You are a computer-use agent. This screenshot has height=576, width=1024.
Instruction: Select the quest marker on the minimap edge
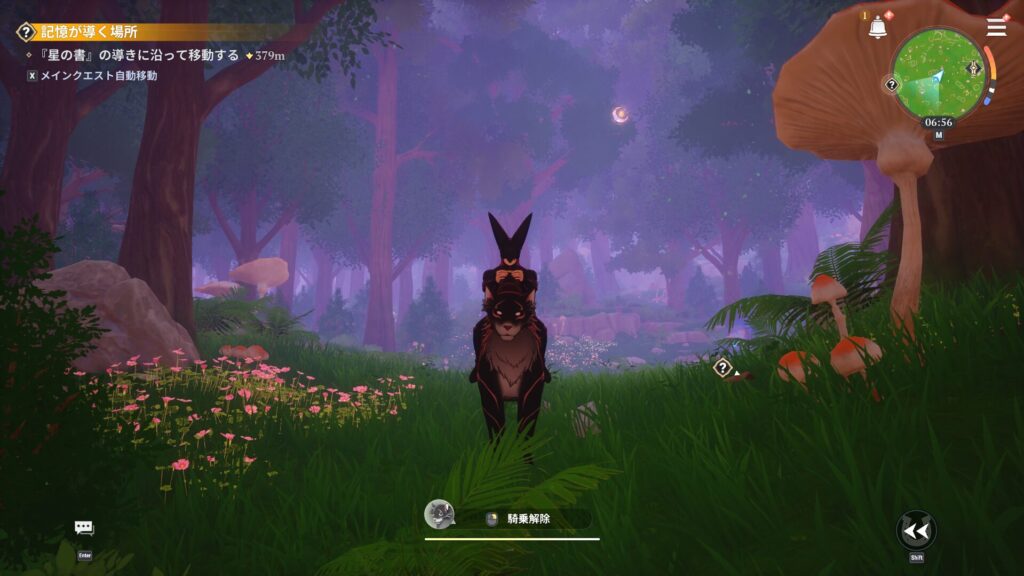click(x=892, y=85)
